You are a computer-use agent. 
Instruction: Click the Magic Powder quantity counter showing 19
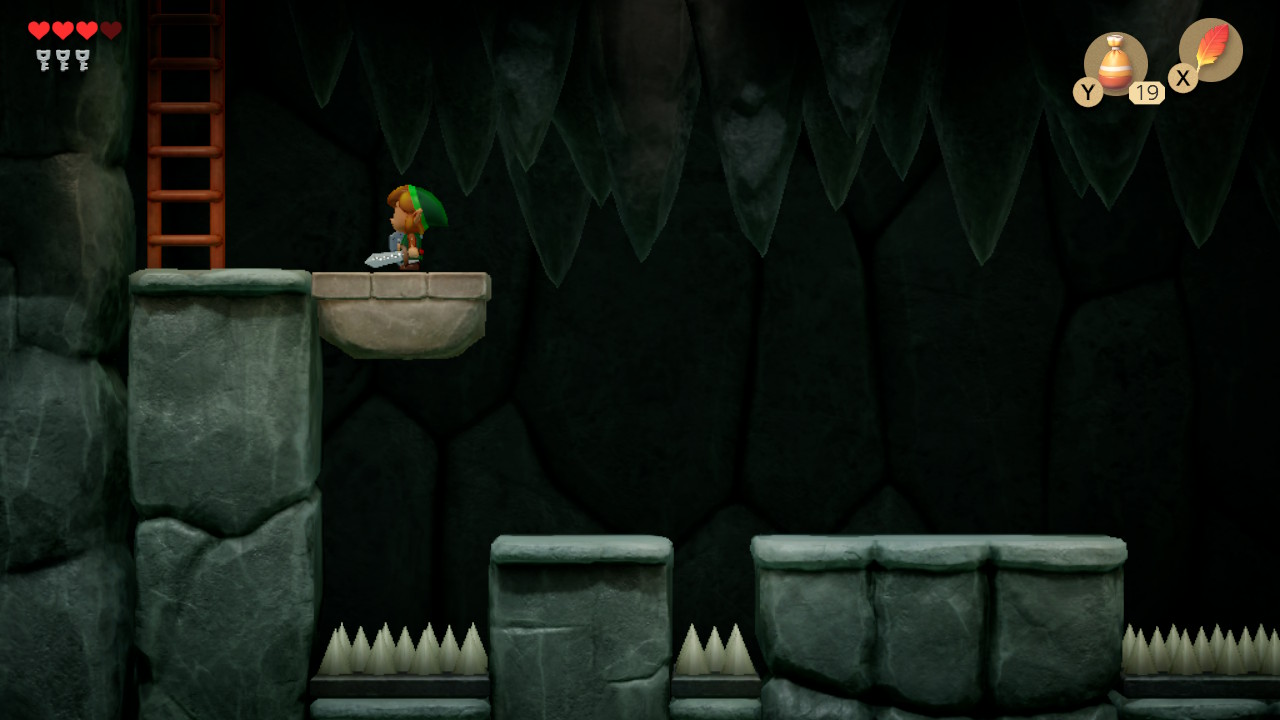pos(1147,92)
